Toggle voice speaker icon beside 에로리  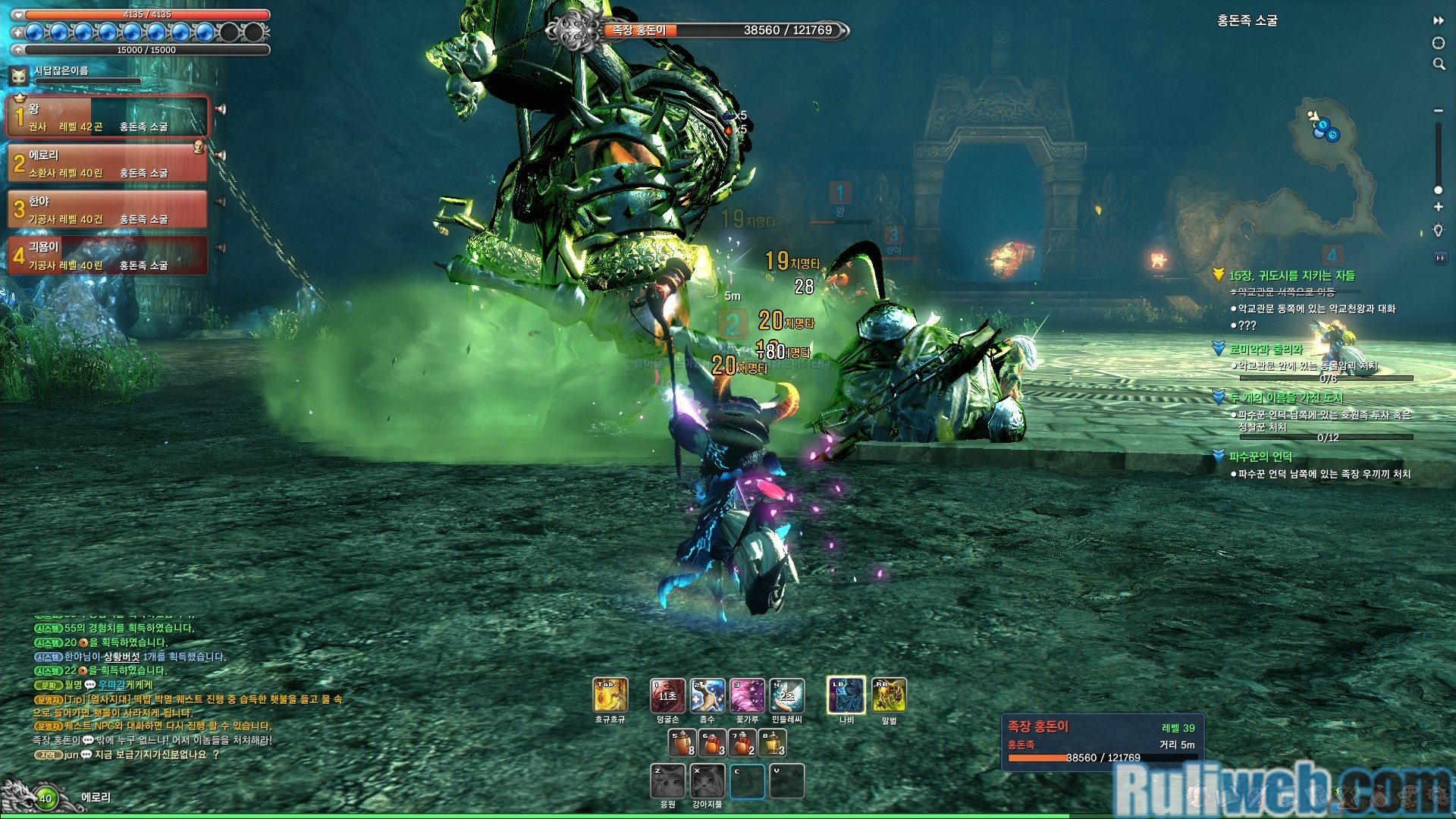coord(221,155)
